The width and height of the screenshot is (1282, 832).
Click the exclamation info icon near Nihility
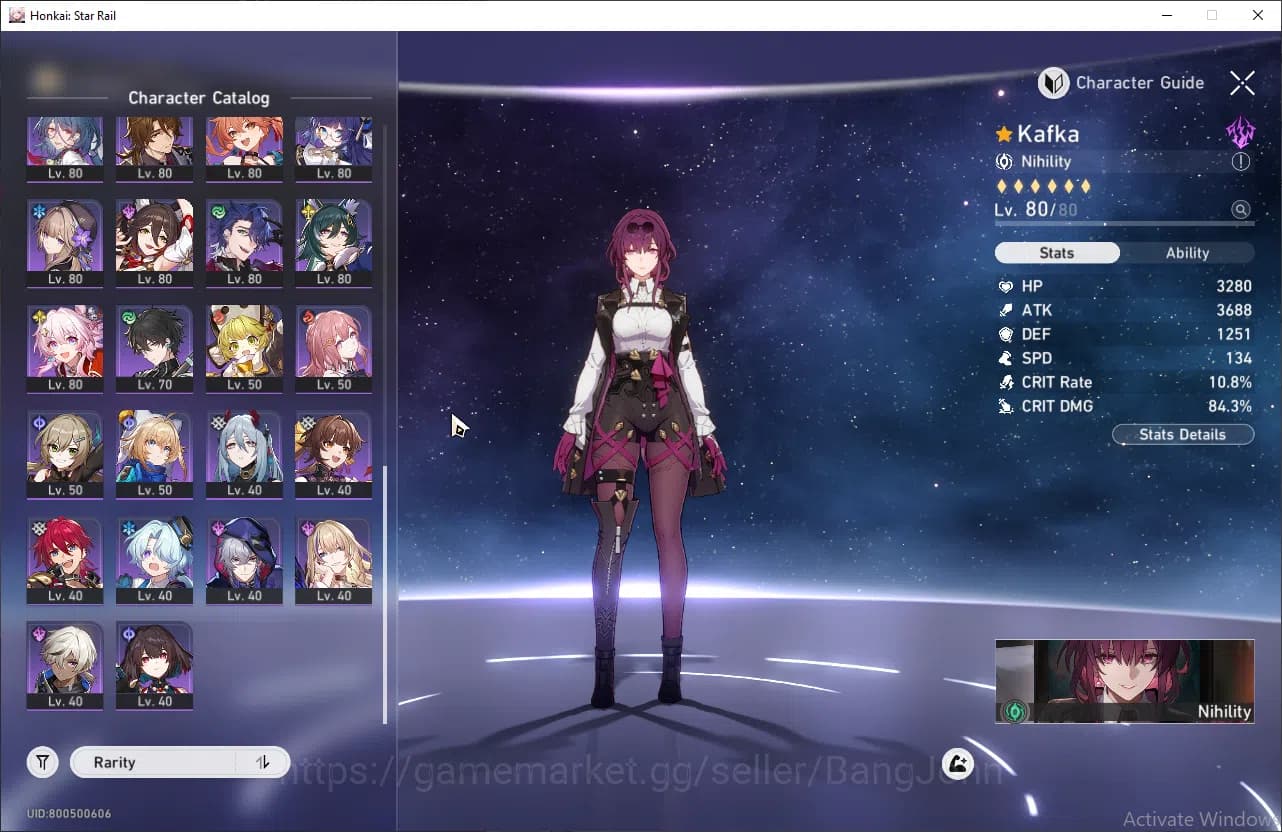click(1241, 161)
